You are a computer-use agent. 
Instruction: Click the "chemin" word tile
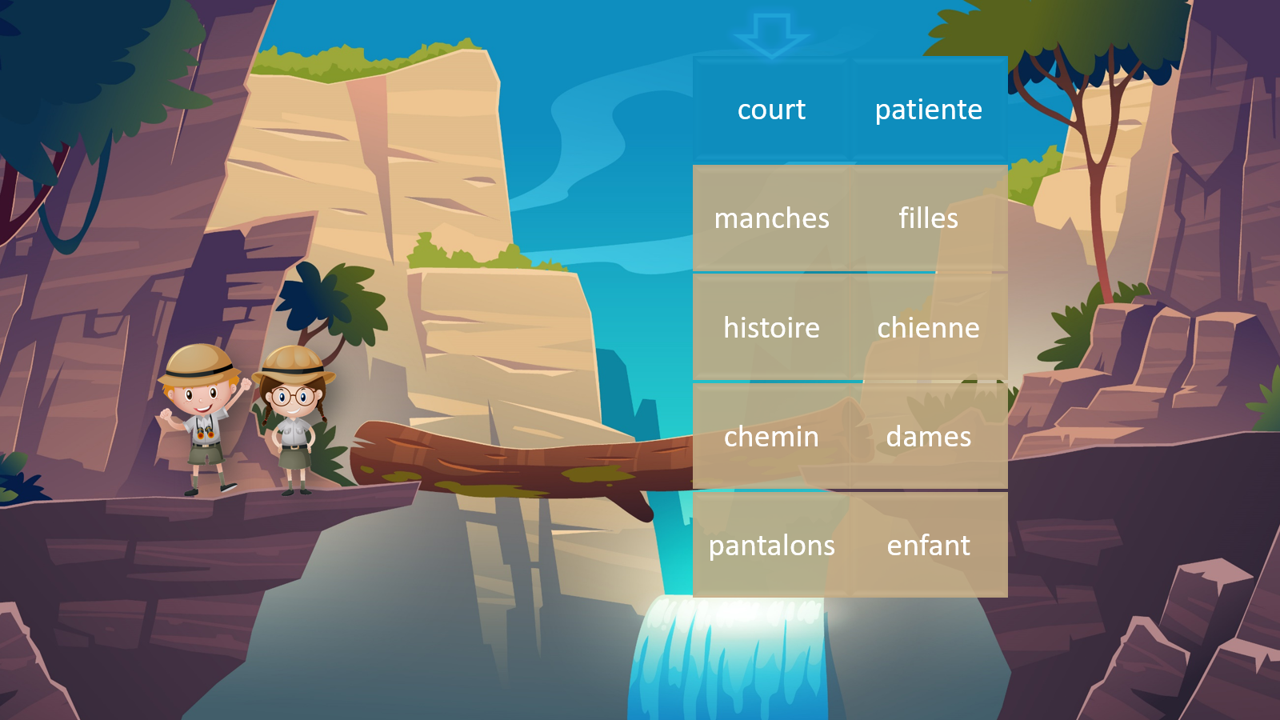pyautogui.click(x=771, y=437)
